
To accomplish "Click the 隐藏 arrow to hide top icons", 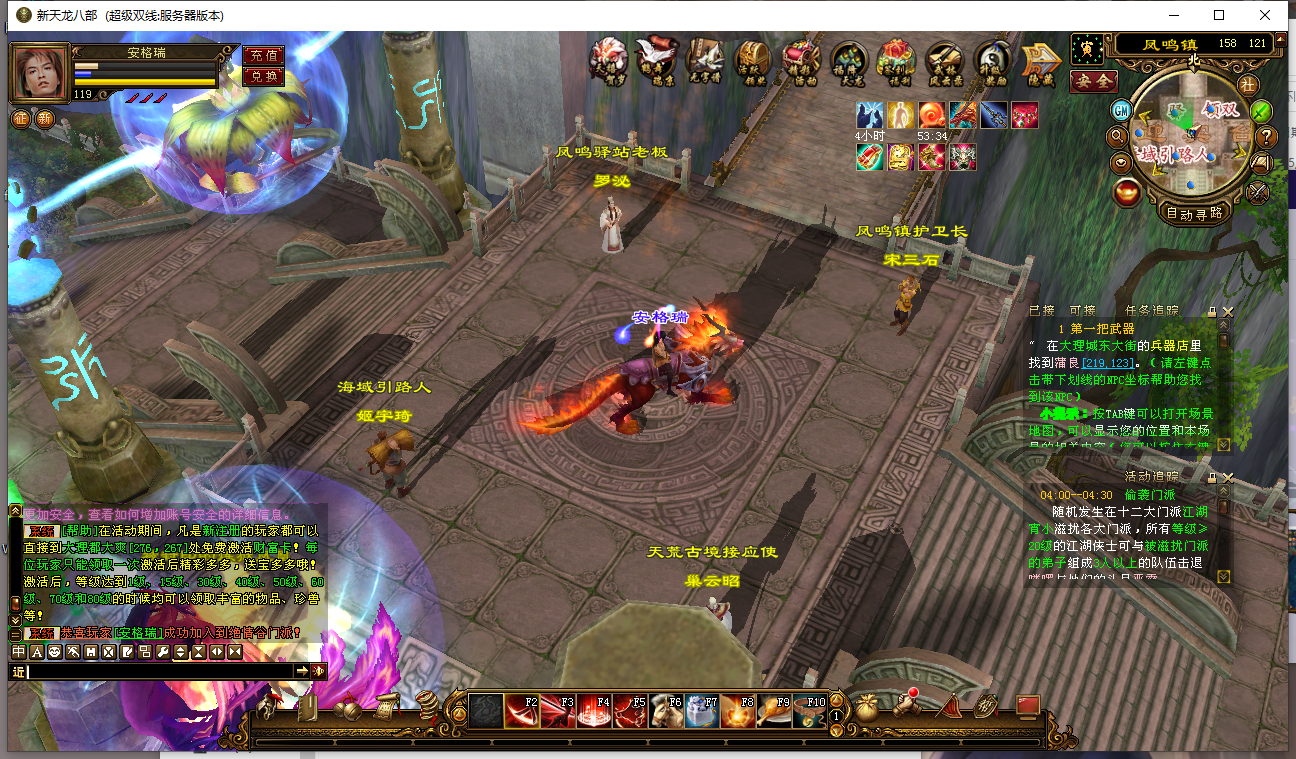I will (1040, 63).
